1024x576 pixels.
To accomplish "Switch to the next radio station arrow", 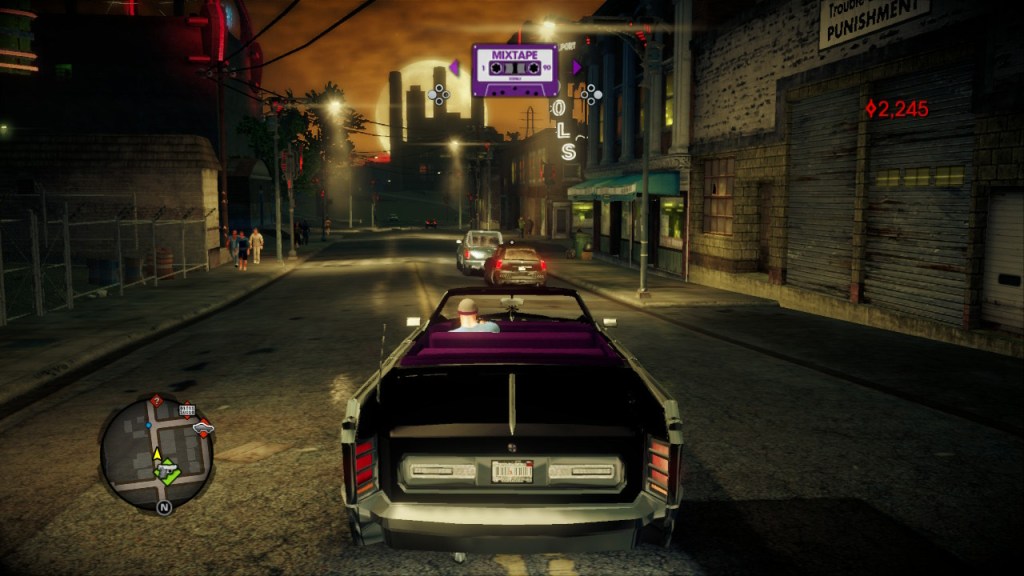I will tap(576, 68).
